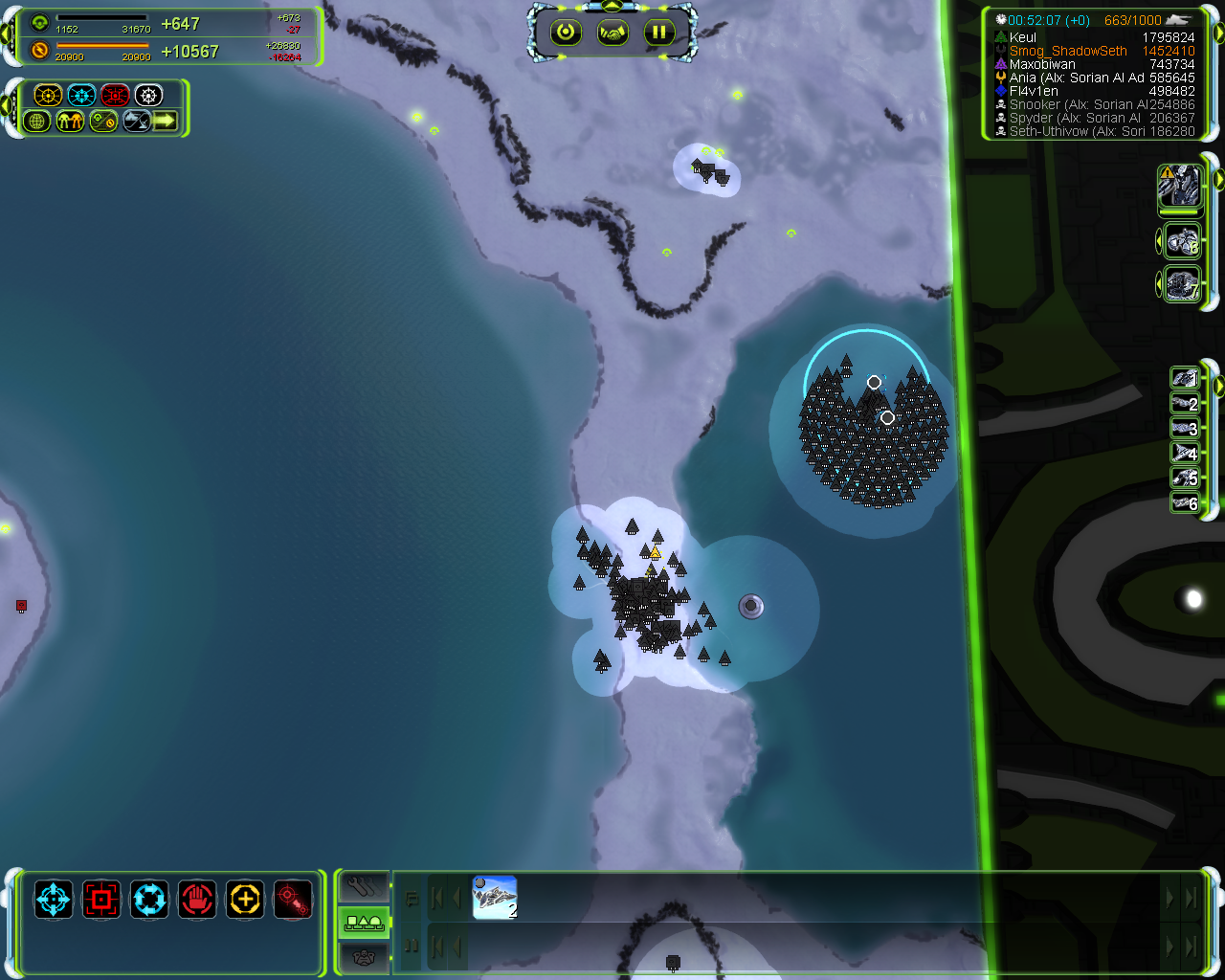Select the yellow Assist order icon
This screenshot has width=1225, height=980.
pyautogui.click(x=245, y=900)
